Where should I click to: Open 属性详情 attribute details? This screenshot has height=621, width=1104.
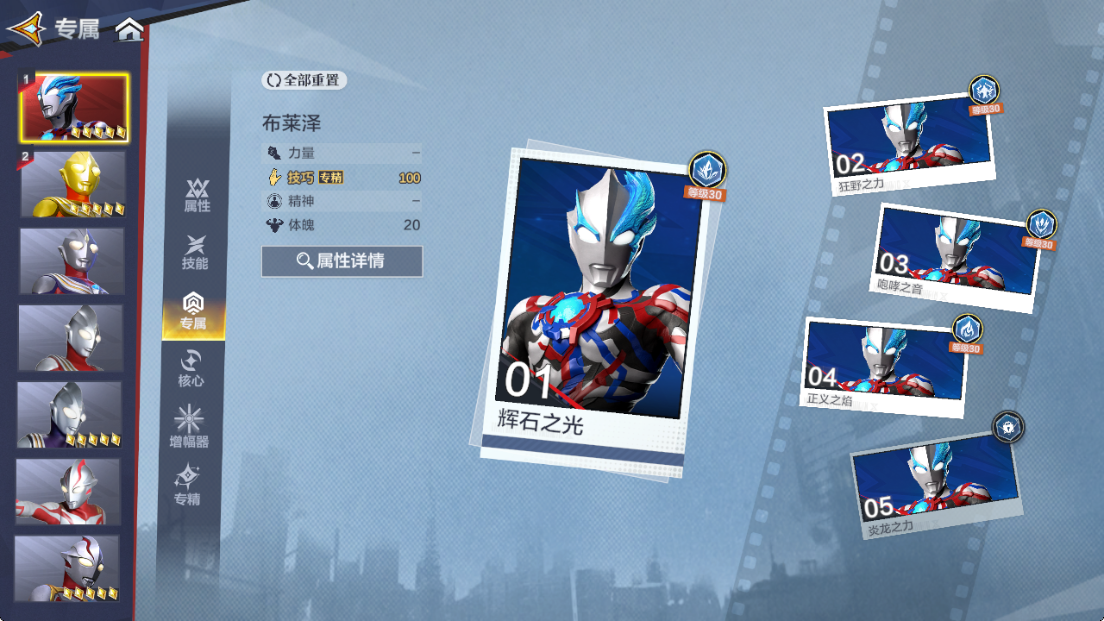click(342, 261)
